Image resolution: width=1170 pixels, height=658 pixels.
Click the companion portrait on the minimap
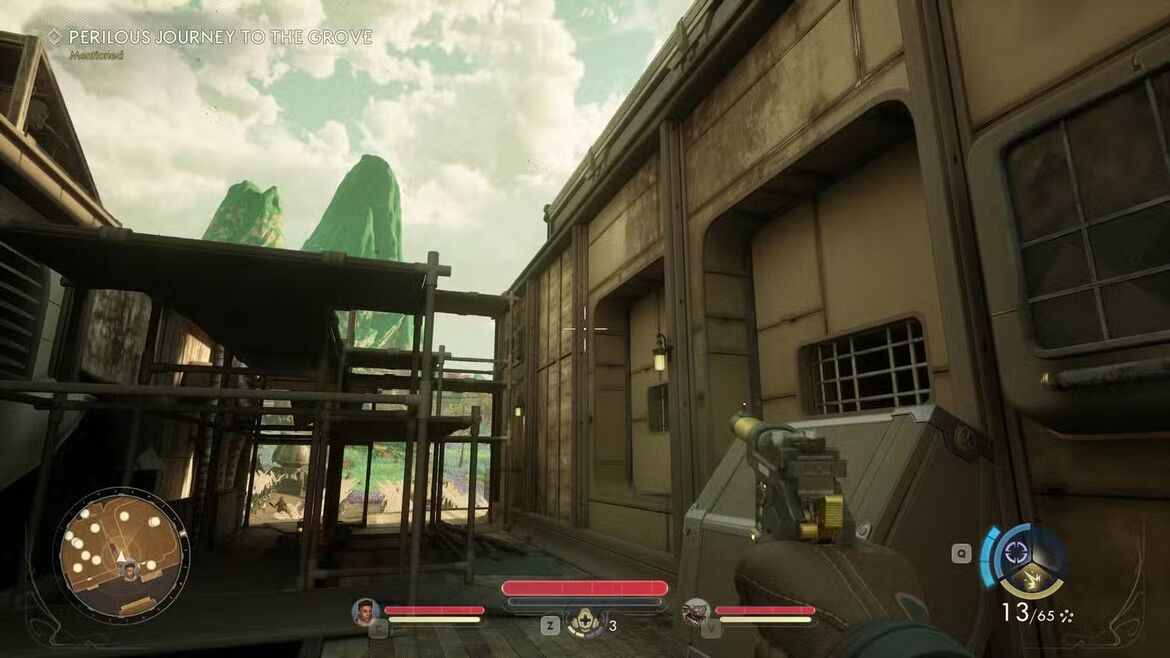coord(128,570)
